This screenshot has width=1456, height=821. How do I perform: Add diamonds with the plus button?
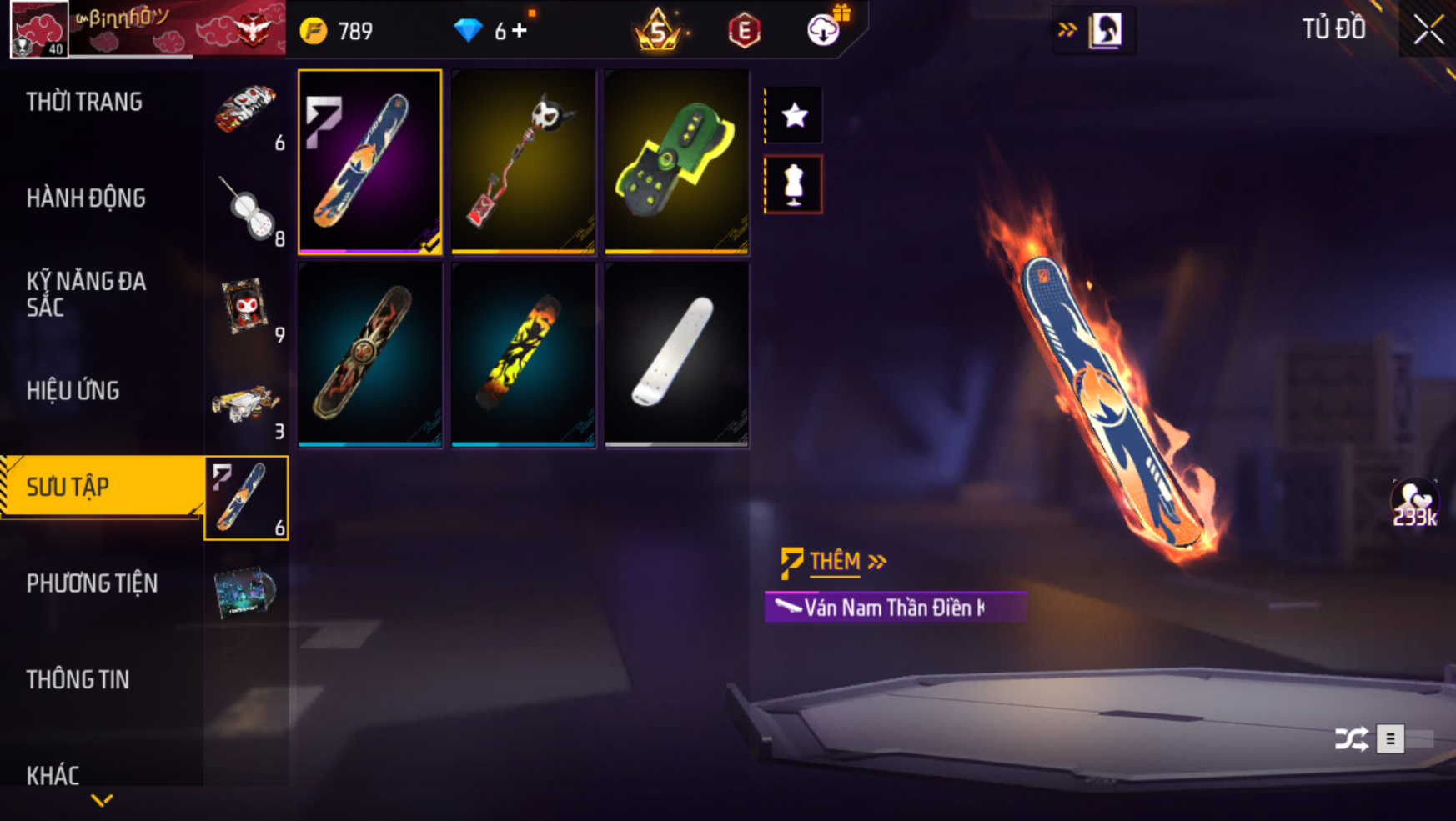point(520,31)
